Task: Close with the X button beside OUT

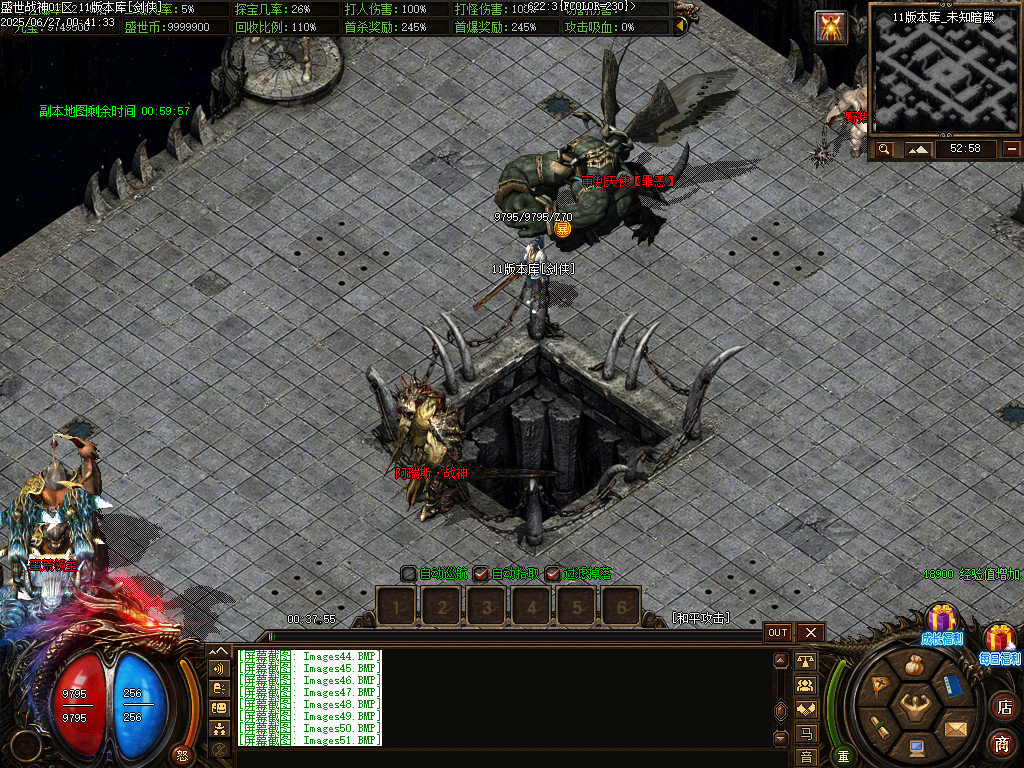Action: (x=810, y=633)
